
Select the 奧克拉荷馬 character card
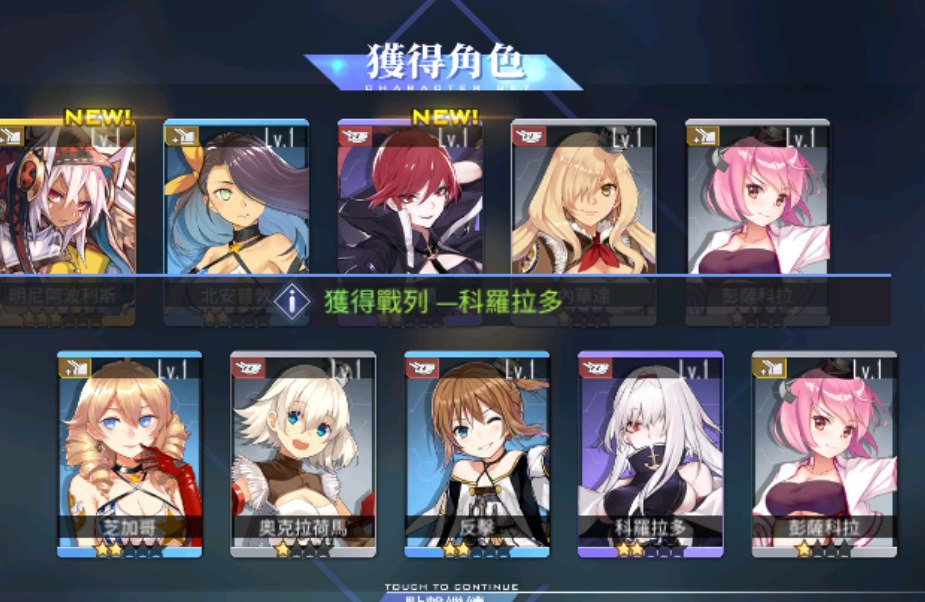point(303,450)
